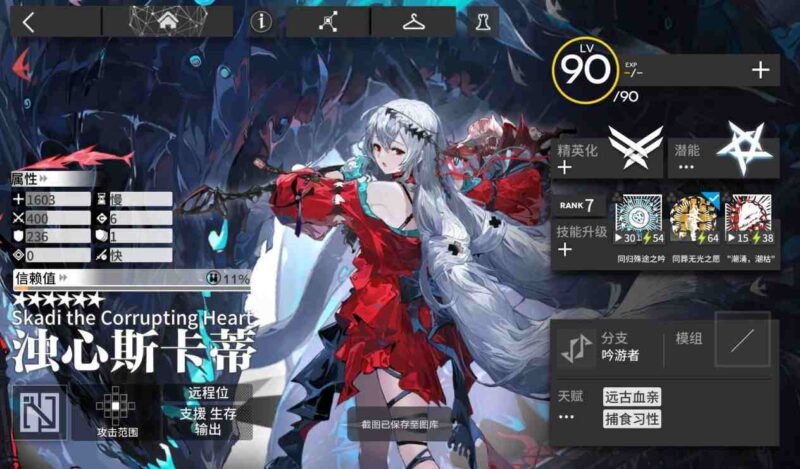This screenshot has height=469, width=800.
Task: Go back with the arrow button
Action: tap(28, 22)
